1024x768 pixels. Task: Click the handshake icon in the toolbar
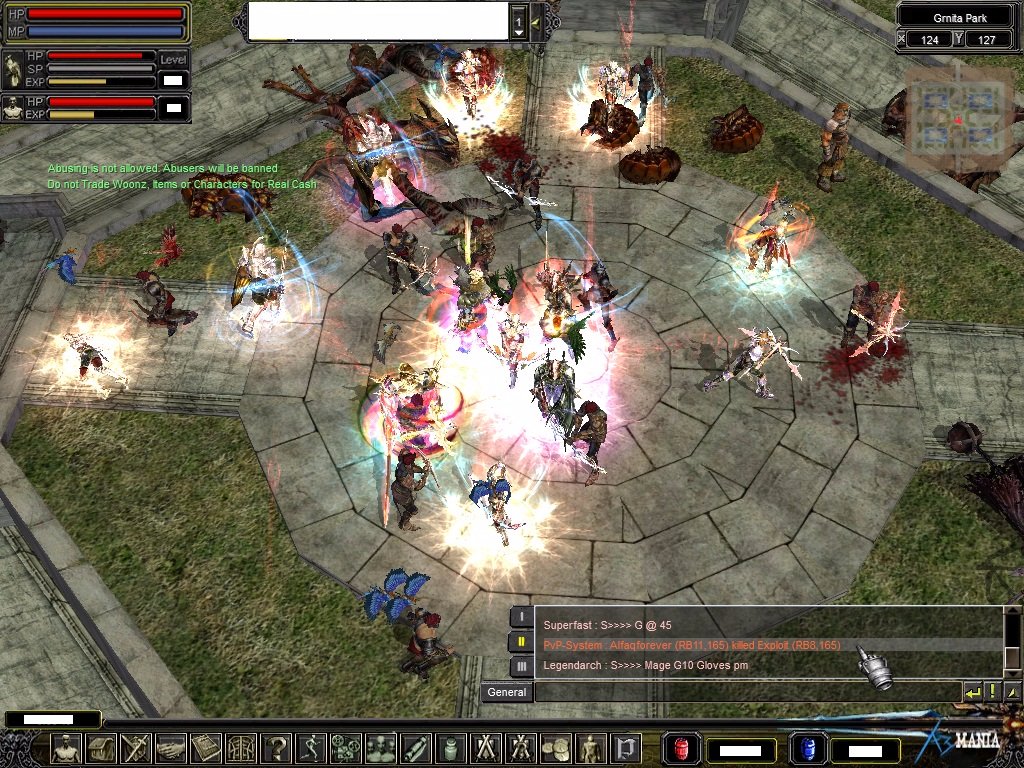pyautogui.click(x=171, y=748)
